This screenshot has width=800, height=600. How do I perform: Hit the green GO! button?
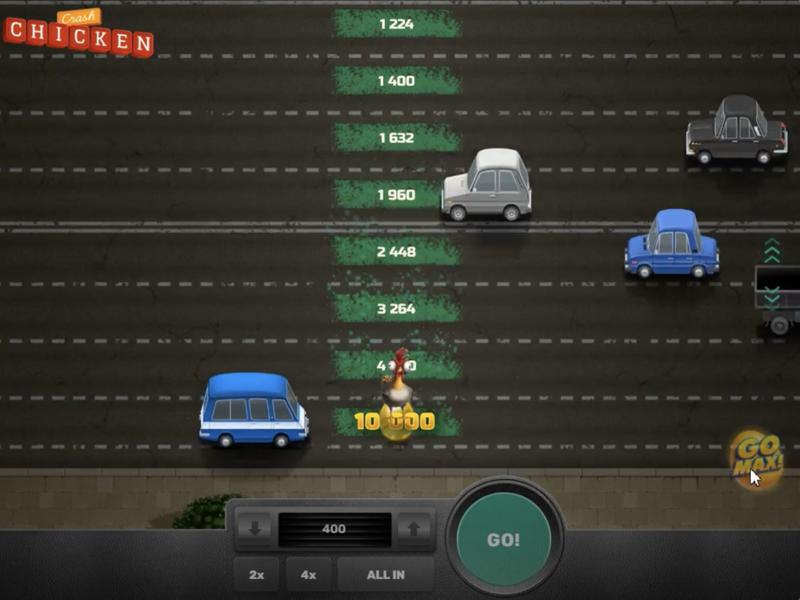tap(503, 540)
